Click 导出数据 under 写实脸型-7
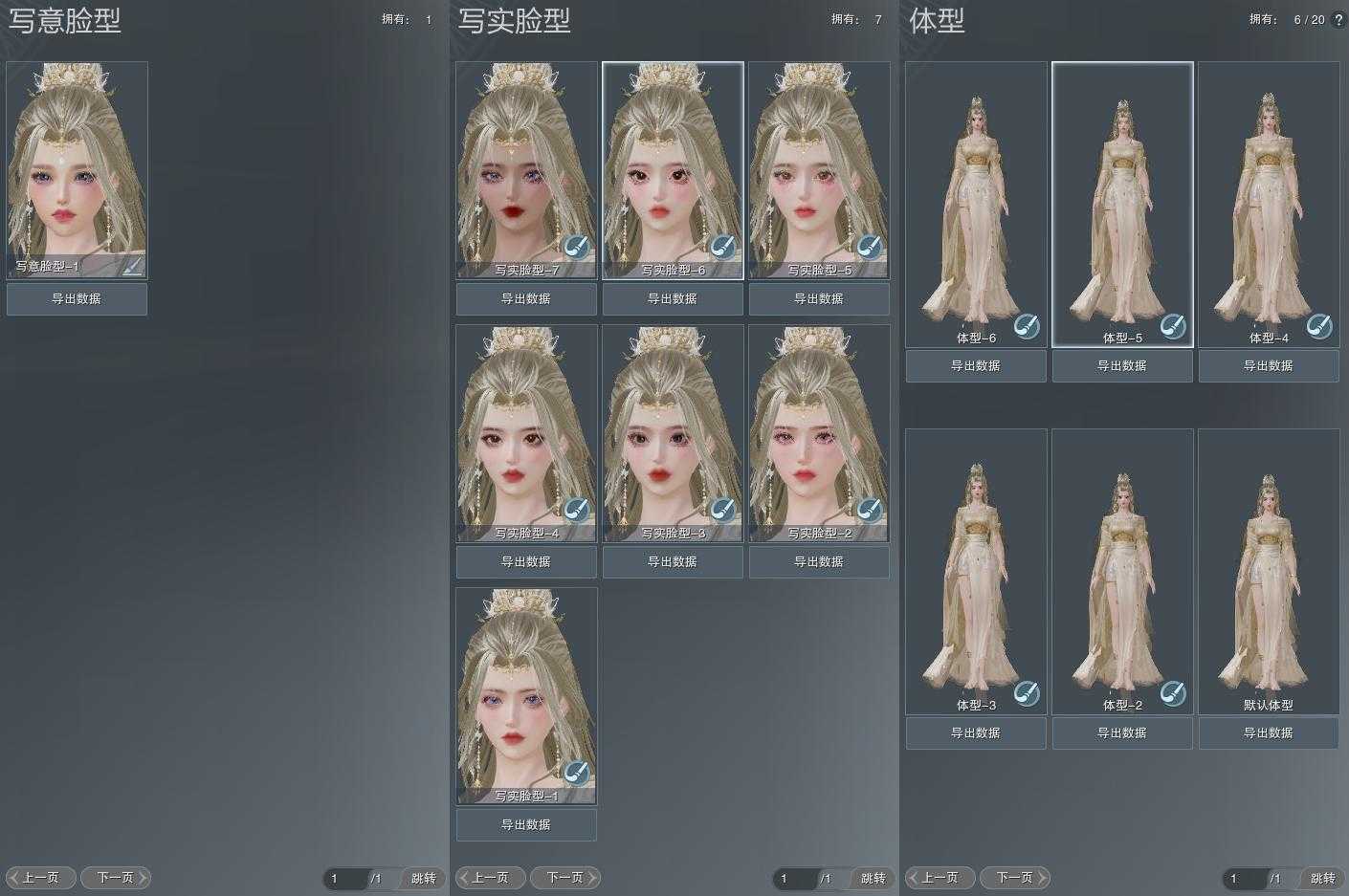 pos(526,298)
